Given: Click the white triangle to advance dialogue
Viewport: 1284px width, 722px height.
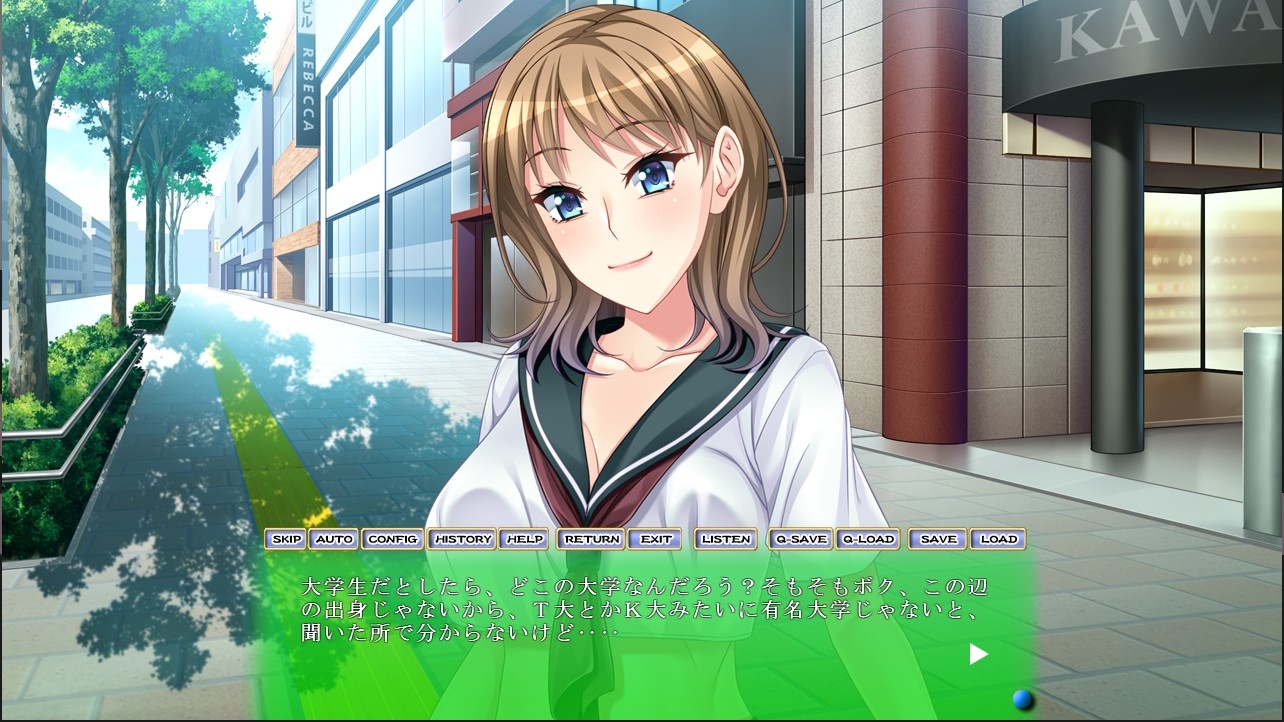Looking at the screenshot, I should tap(977, 654).
